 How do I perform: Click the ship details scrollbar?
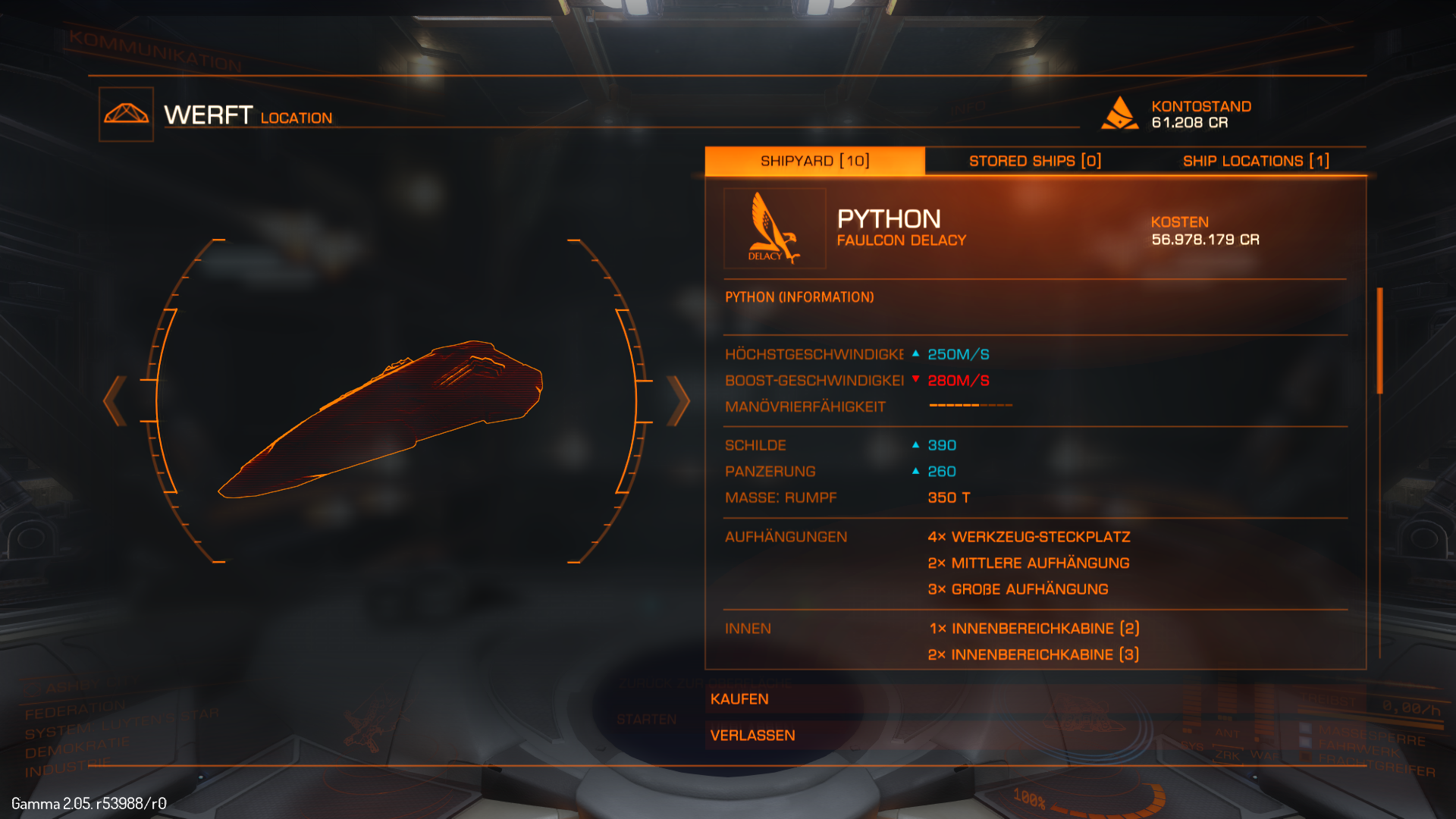(x=1379, y=341)
